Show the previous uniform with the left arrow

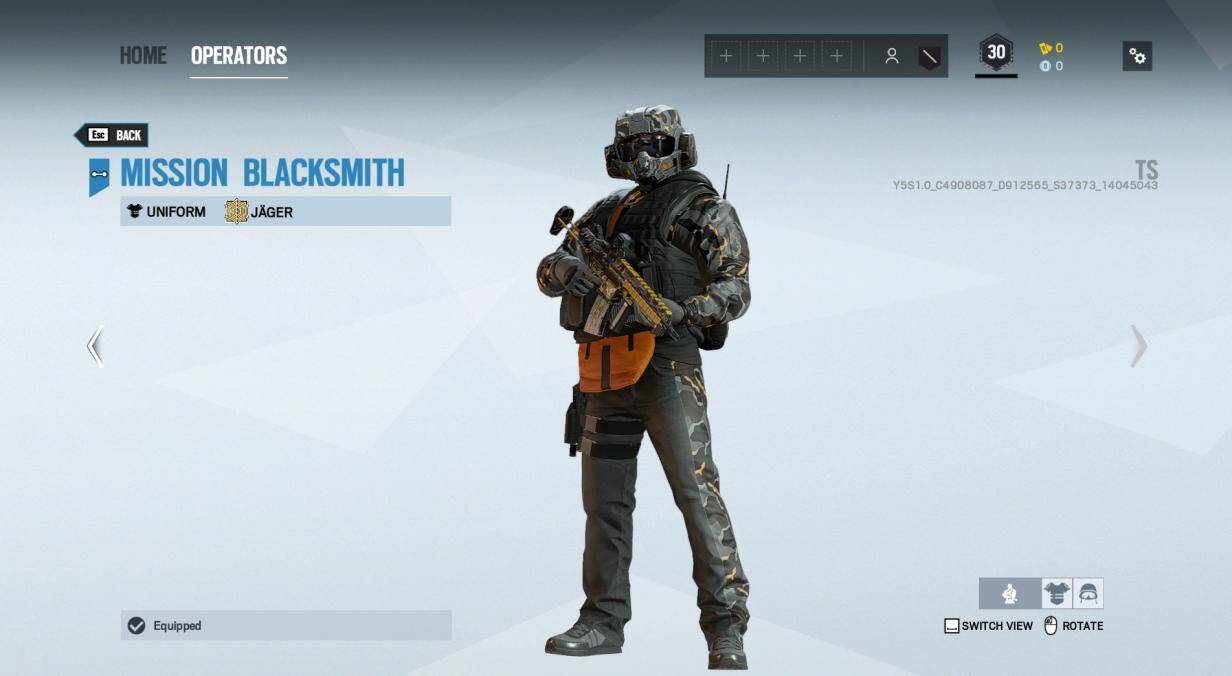pos(95,346)
